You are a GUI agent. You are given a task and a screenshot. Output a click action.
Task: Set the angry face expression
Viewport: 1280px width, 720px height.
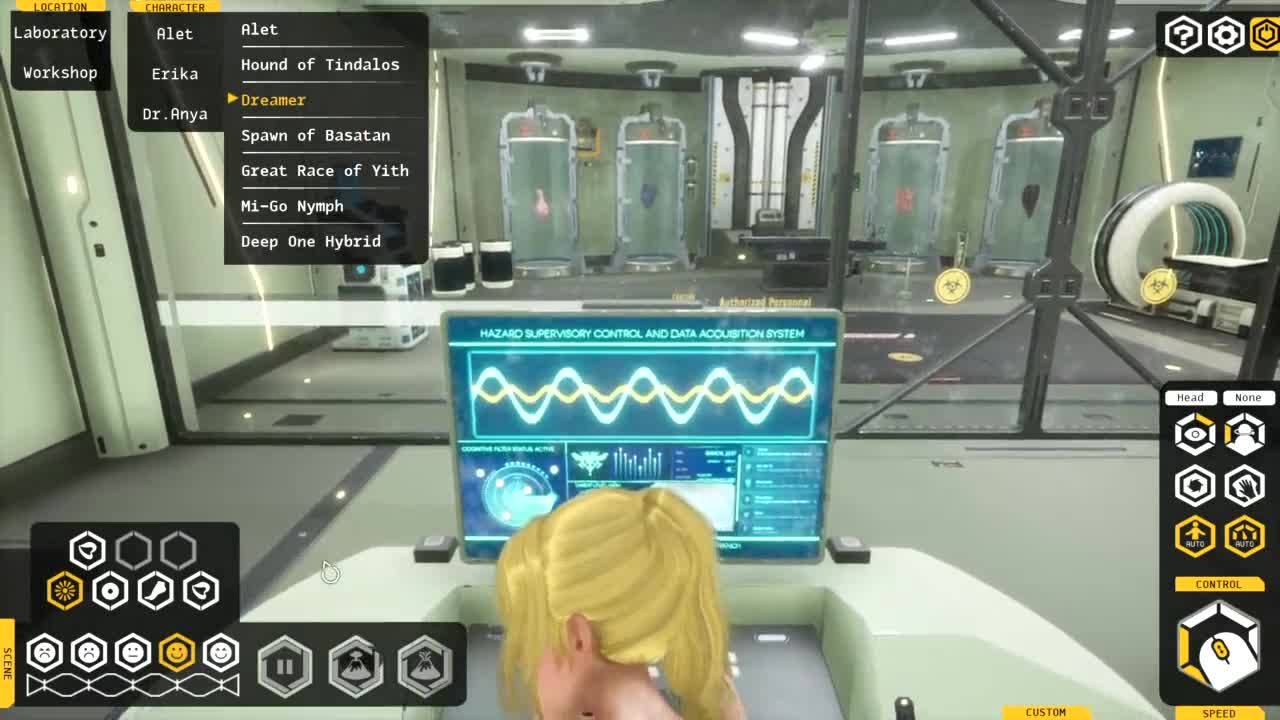45,653
